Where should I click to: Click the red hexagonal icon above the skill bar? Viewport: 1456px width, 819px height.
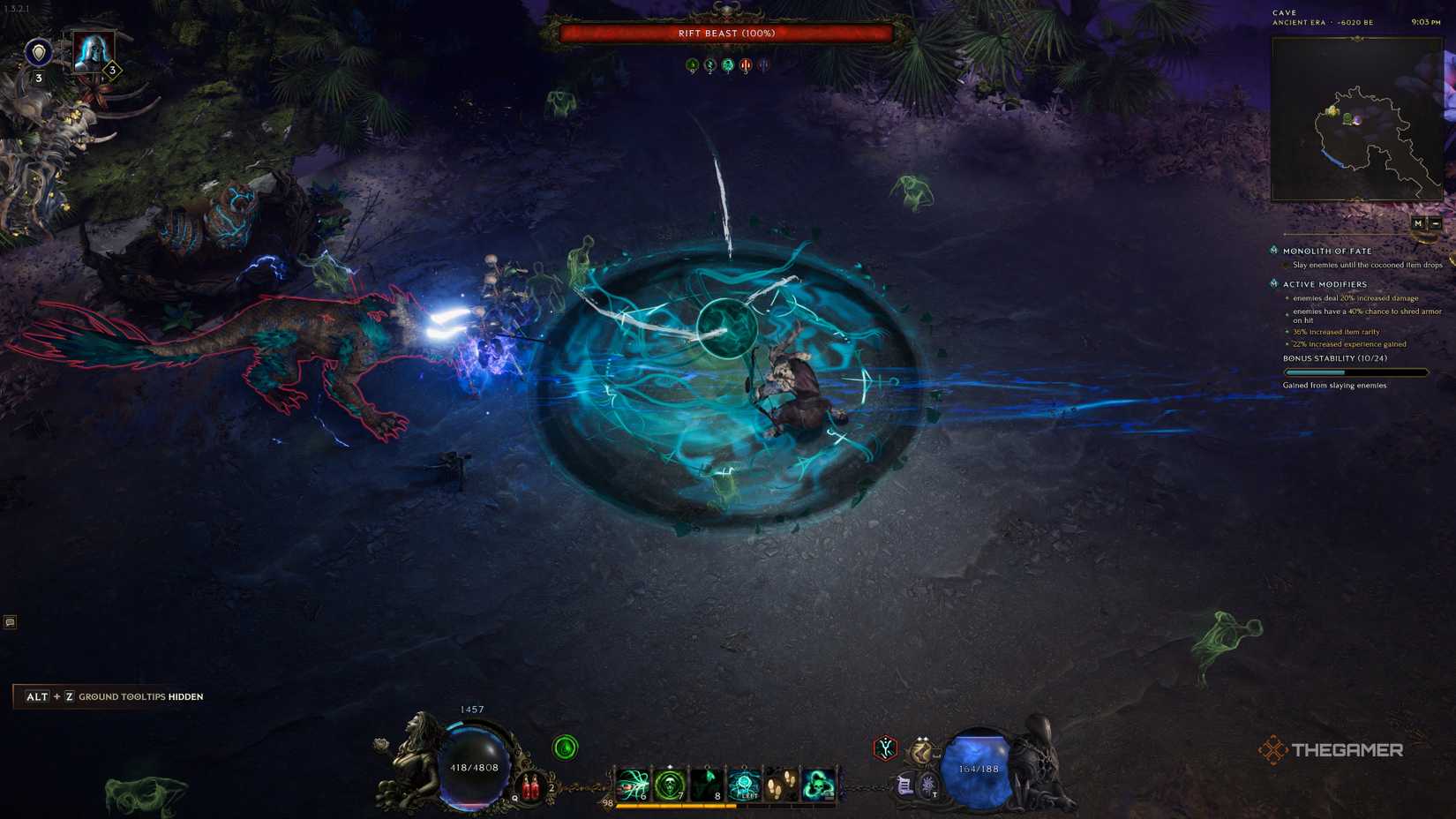[x=884, y=748]
